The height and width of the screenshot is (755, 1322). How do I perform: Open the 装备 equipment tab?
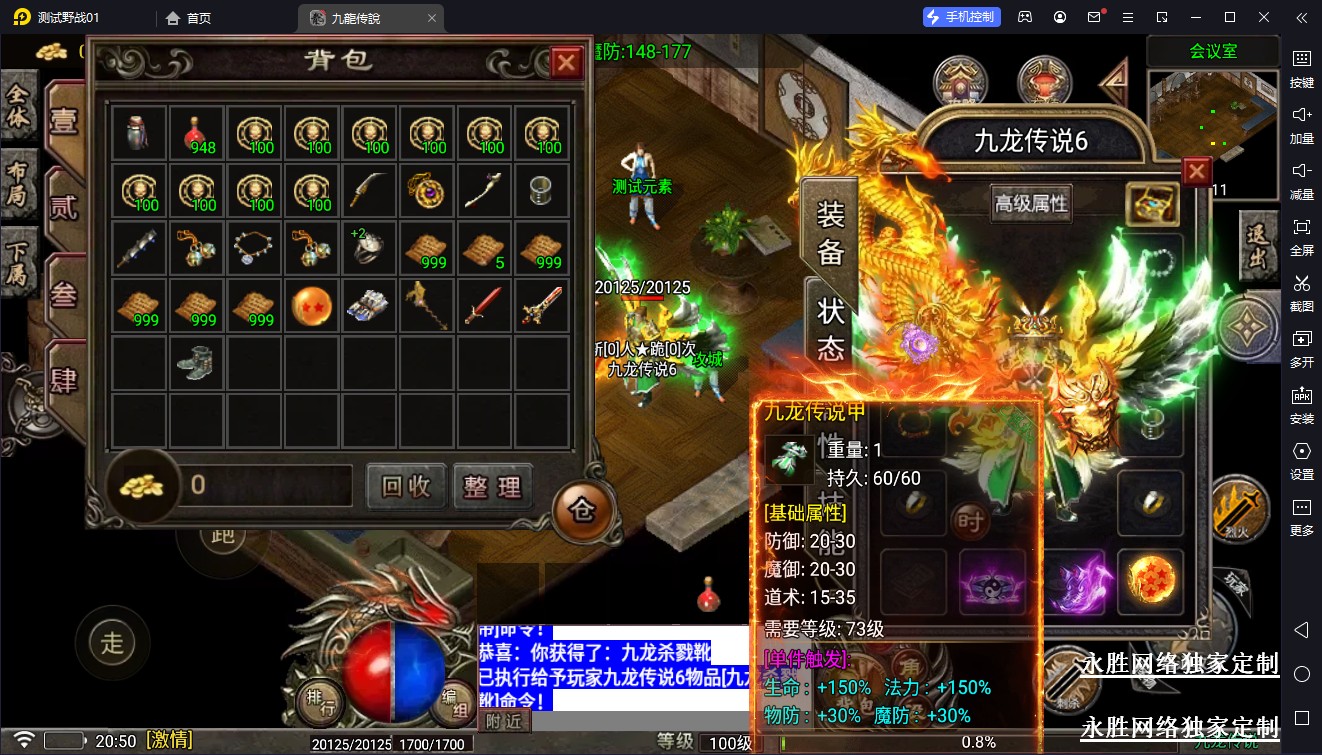pyautogui.click(x=831, y=233)
